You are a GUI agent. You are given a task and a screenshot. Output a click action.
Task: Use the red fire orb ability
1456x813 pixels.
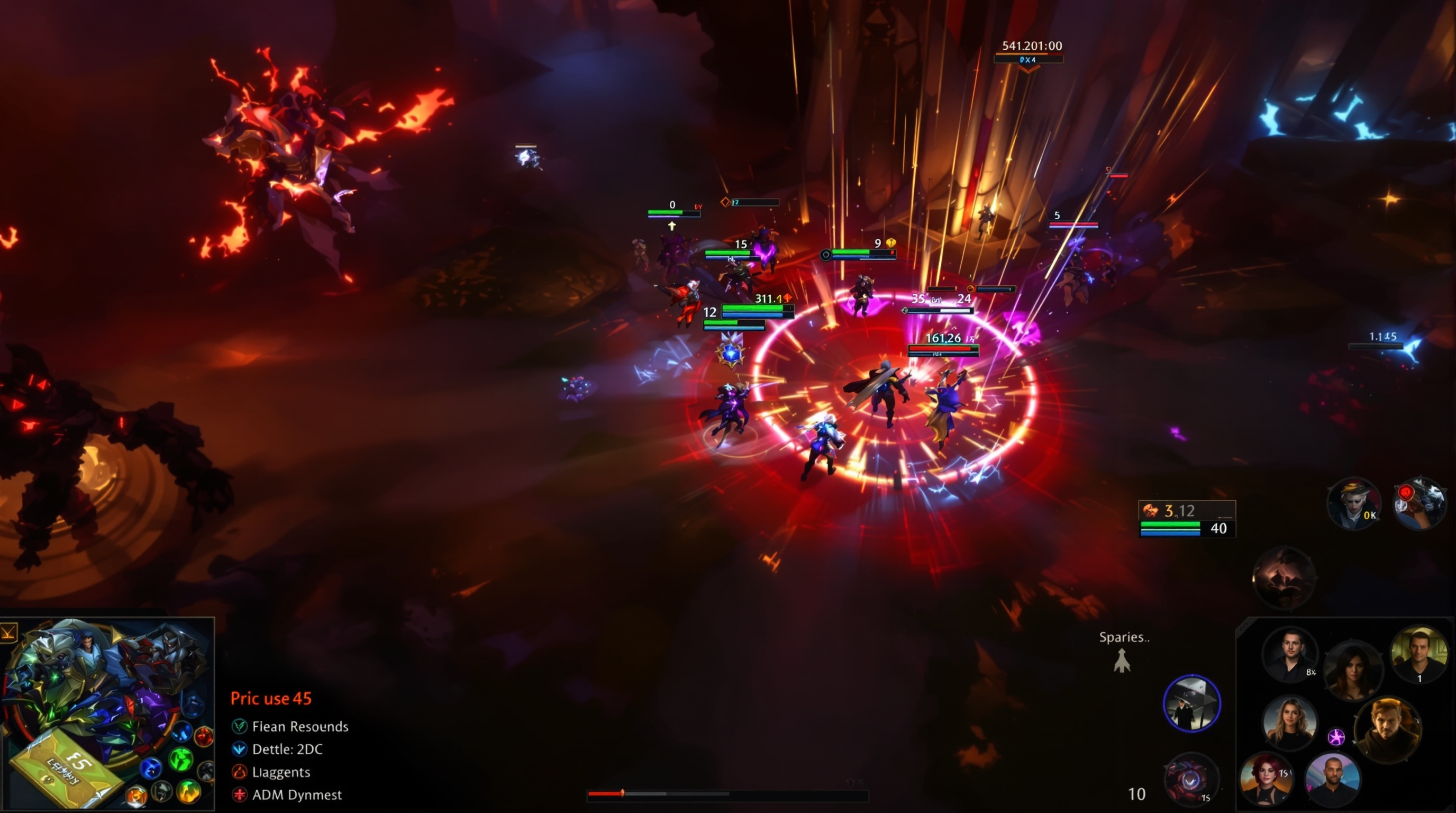[x=204, y=736]
